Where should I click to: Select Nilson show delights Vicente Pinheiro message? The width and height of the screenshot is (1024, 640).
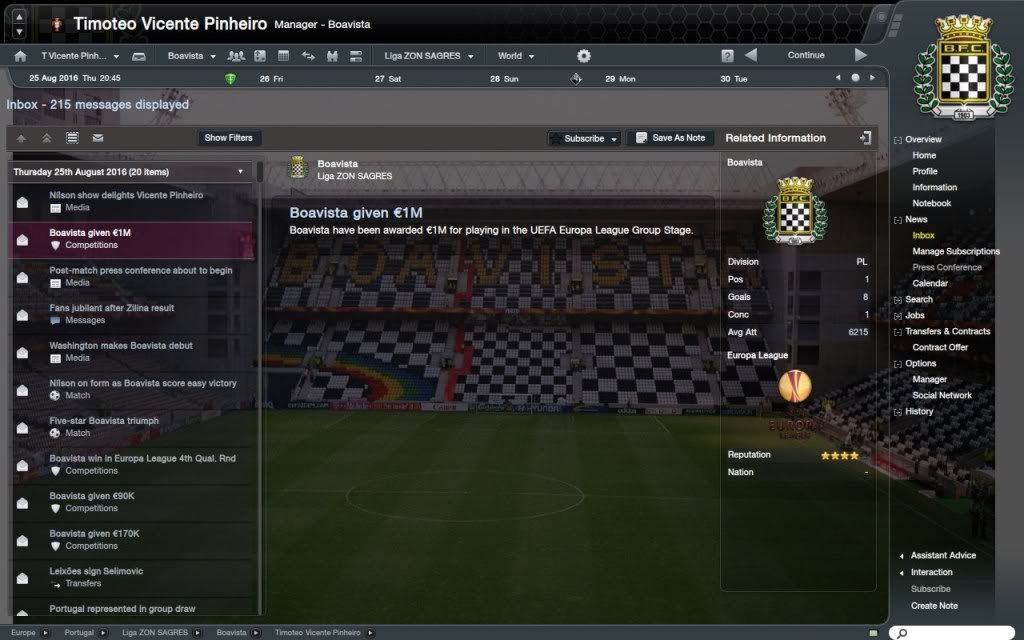point(126,201)
